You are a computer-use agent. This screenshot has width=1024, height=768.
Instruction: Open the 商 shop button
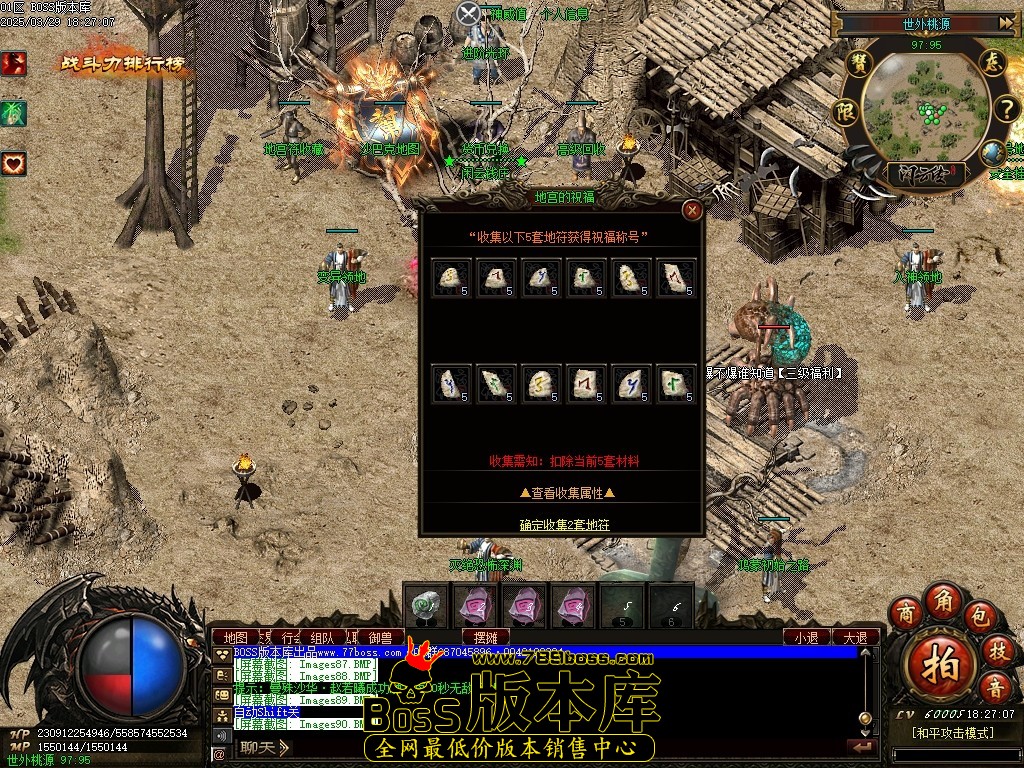tap(906, 611)
